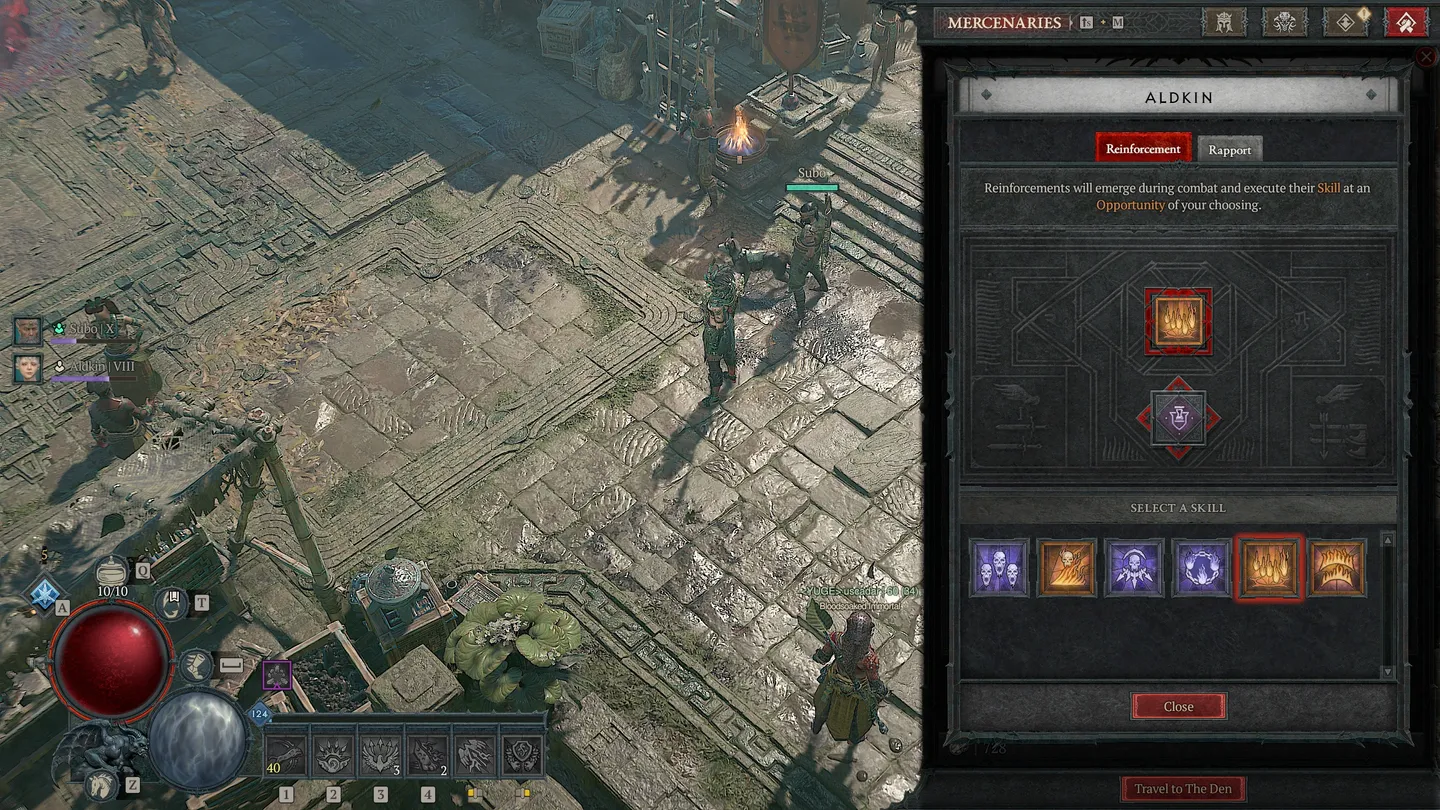
Task: Switch to the Reinforcement tab
Action: coord(1143,148)
